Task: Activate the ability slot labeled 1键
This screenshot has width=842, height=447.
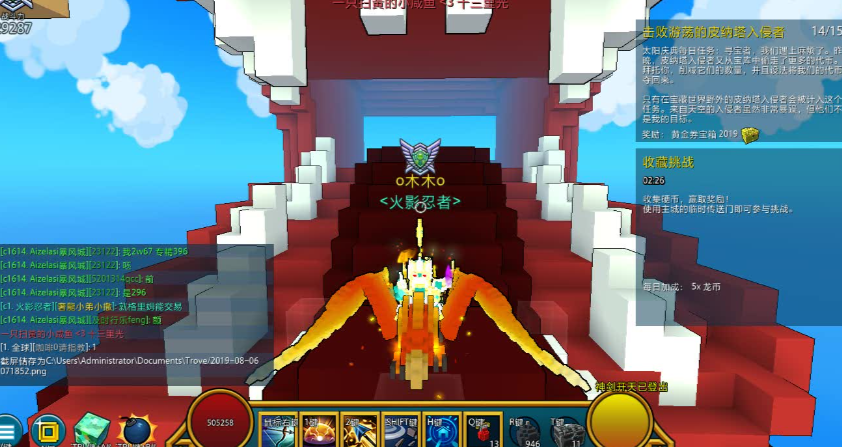Action: click(319, 430)
